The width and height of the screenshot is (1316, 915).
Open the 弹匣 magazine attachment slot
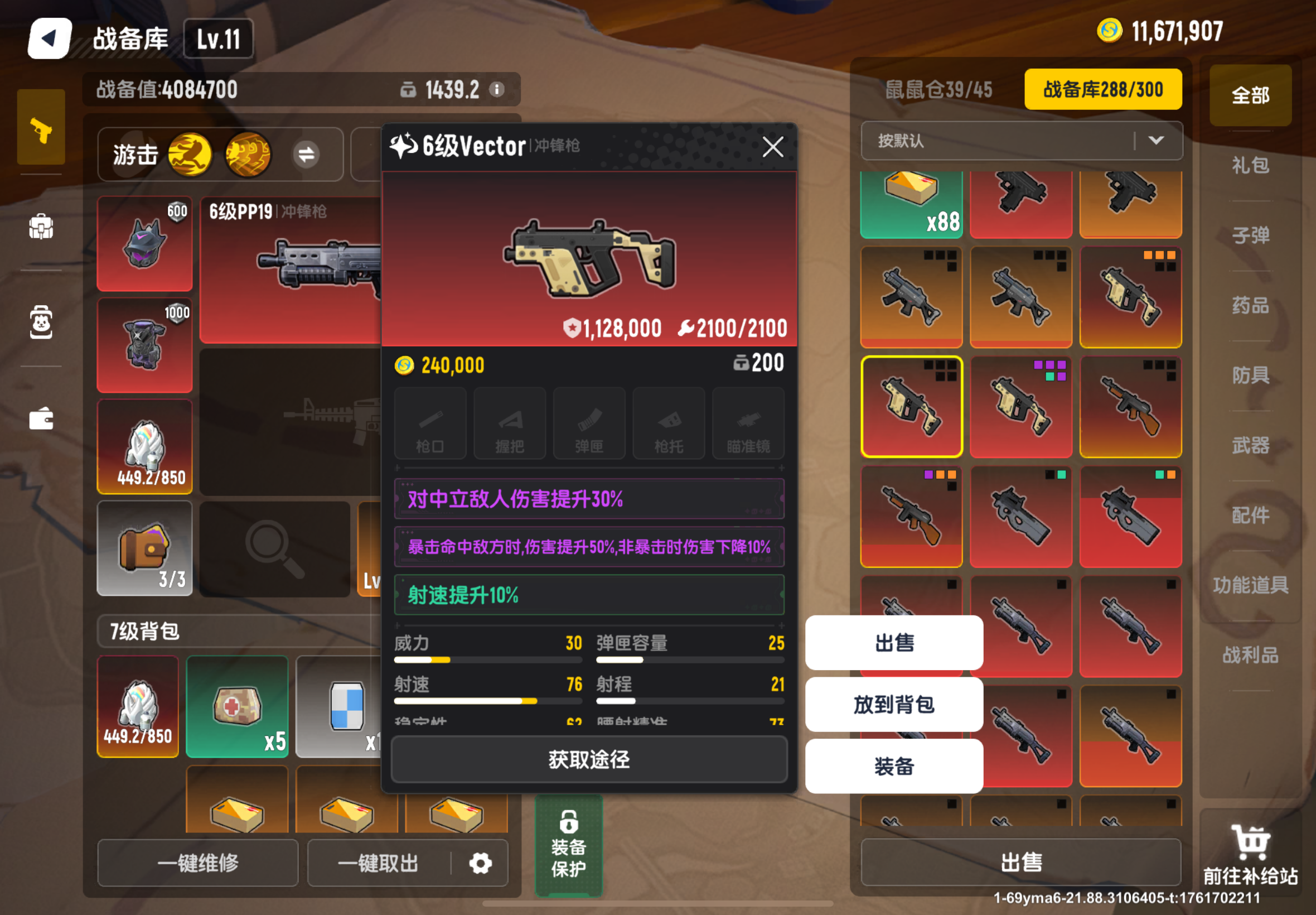[x=588, y=423]
